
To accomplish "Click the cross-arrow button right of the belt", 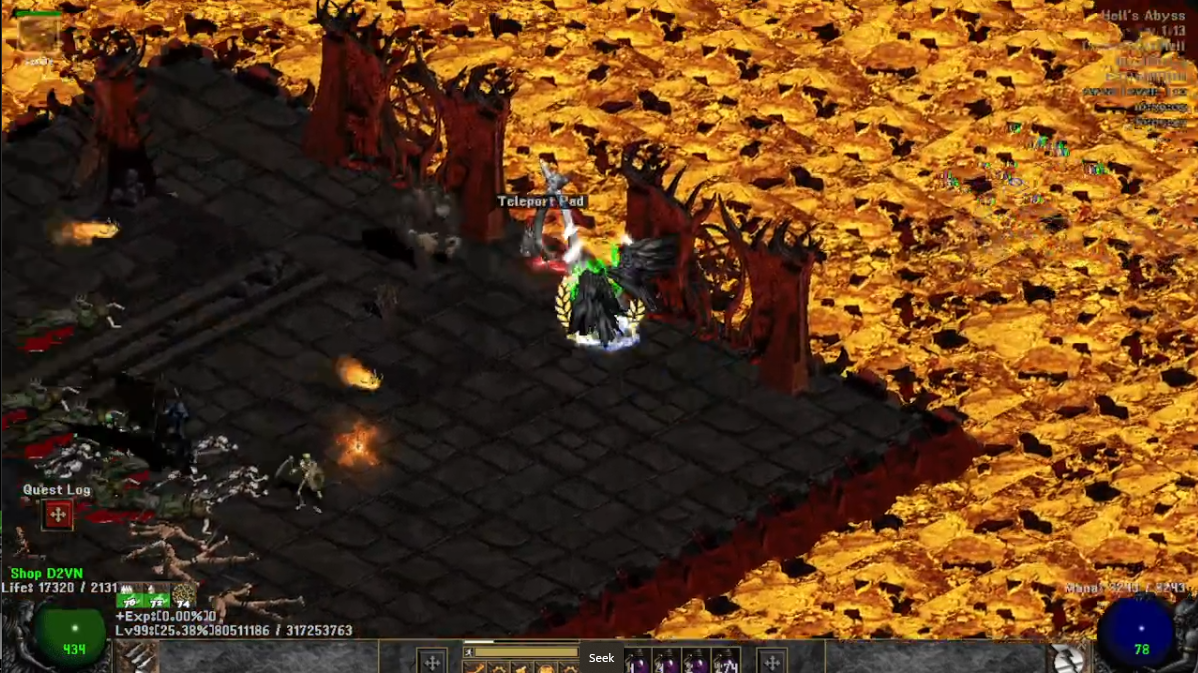I will (x=771, y=661).
